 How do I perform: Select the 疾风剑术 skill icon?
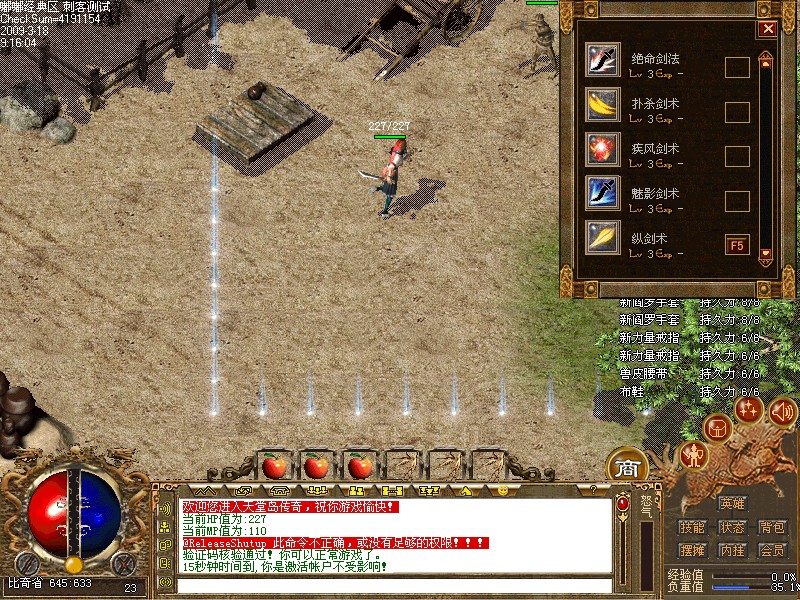point(603,149)
